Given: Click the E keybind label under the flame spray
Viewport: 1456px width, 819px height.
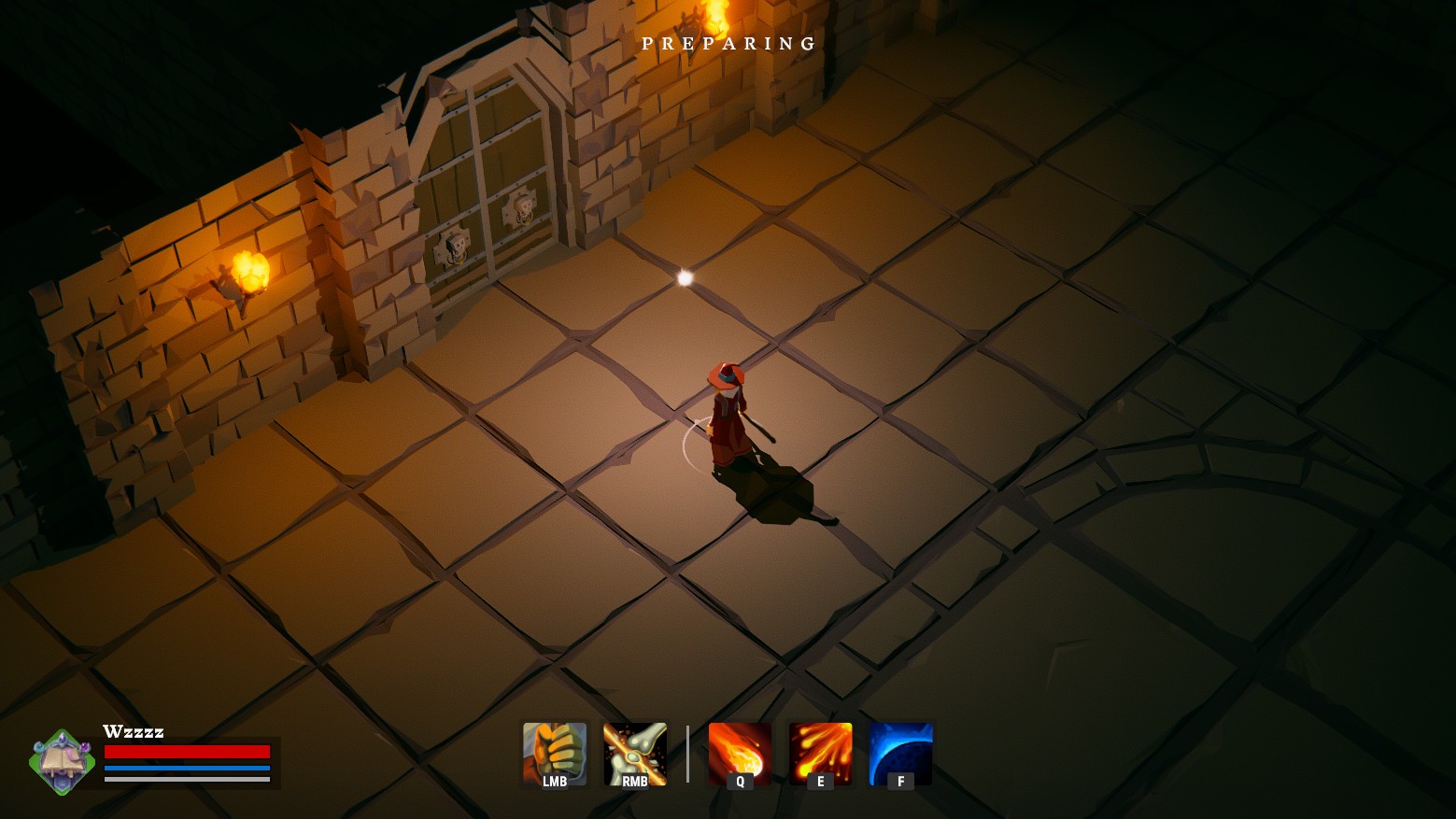Looking at the screenshot, I should tap(819, 783).
